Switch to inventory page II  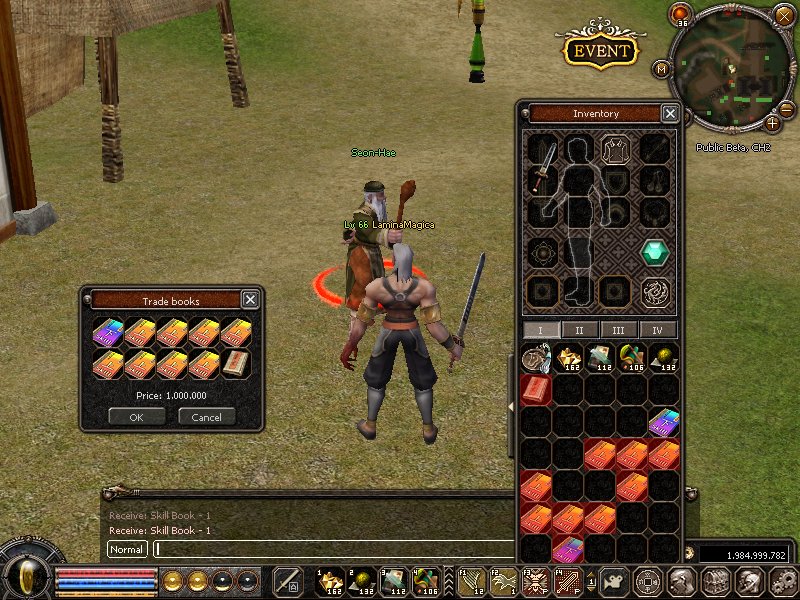click(579, 330)
